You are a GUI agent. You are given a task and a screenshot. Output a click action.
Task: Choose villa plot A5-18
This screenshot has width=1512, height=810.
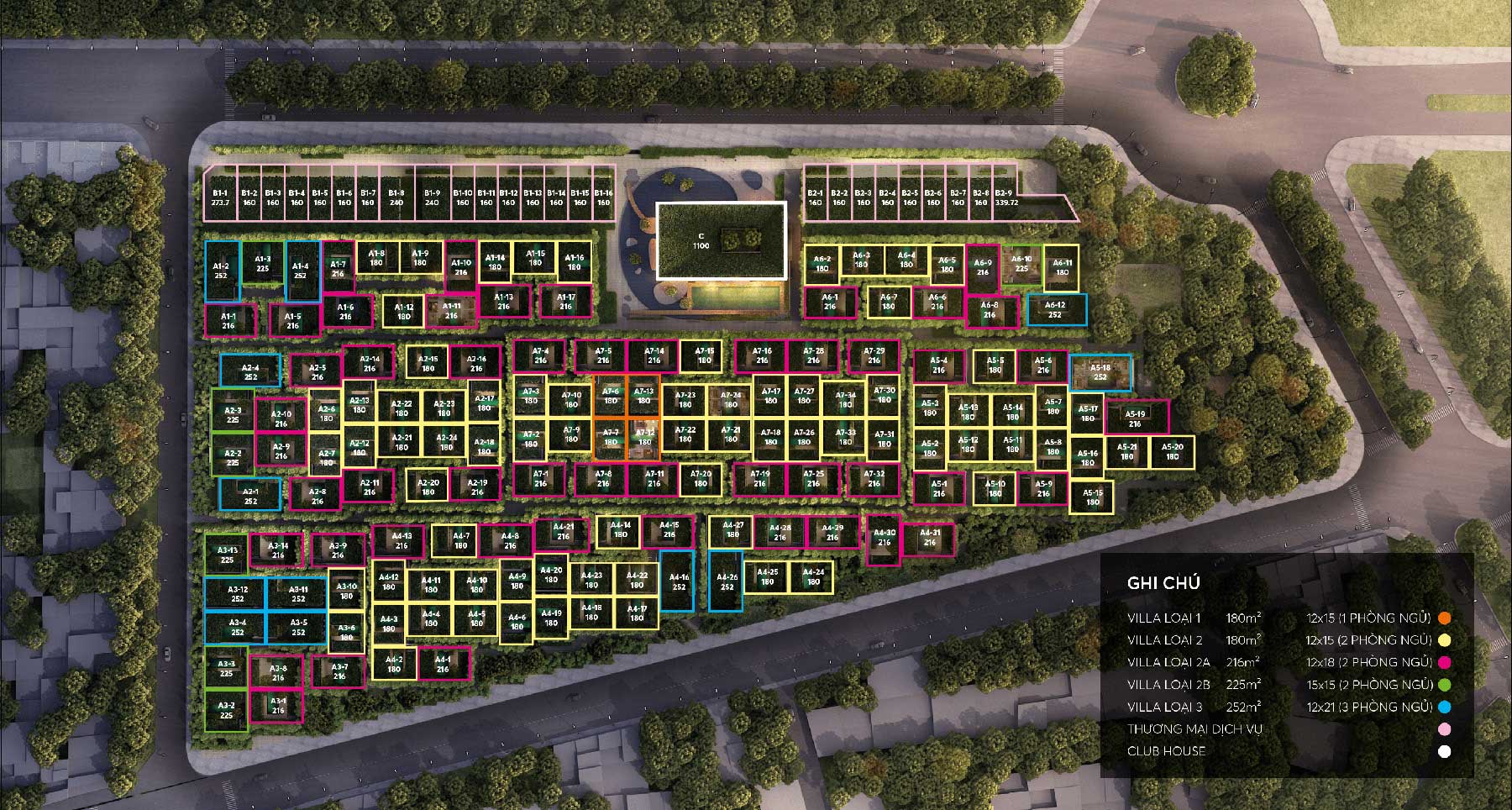[1100, 372]
